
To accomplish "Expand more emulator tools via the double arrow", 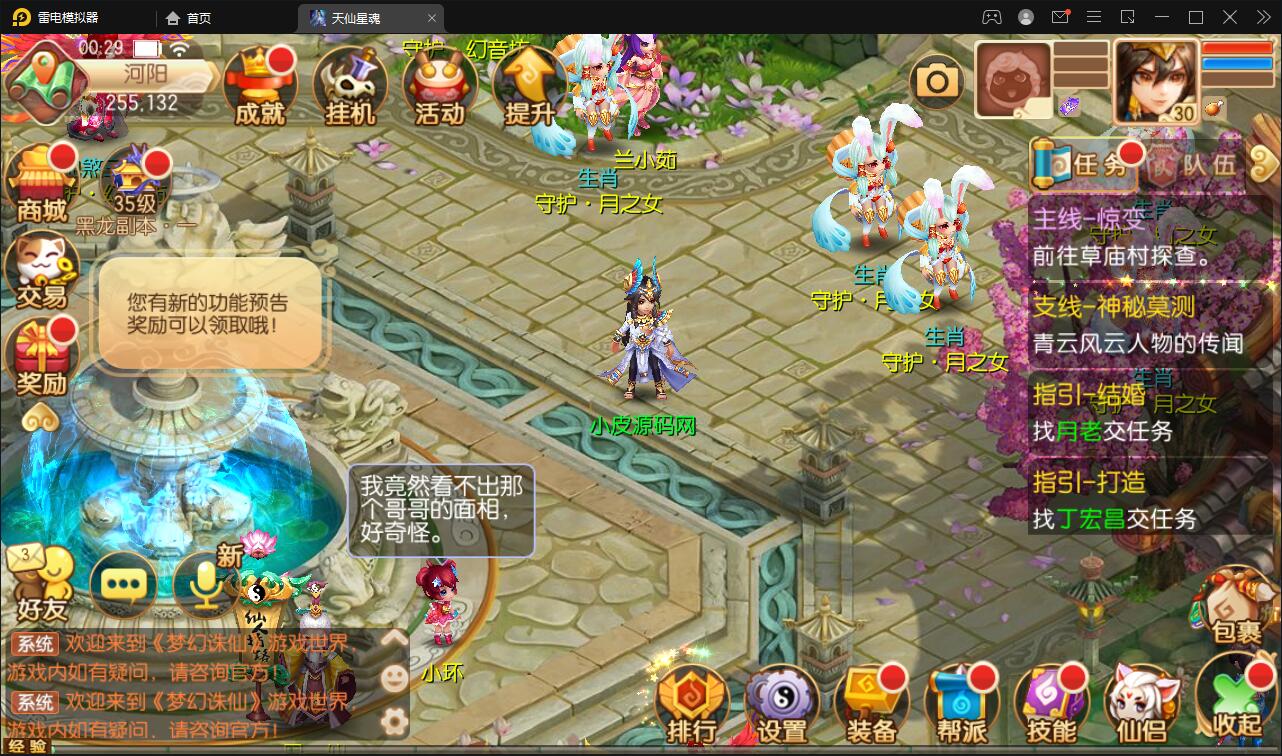I will (1262, 17).
